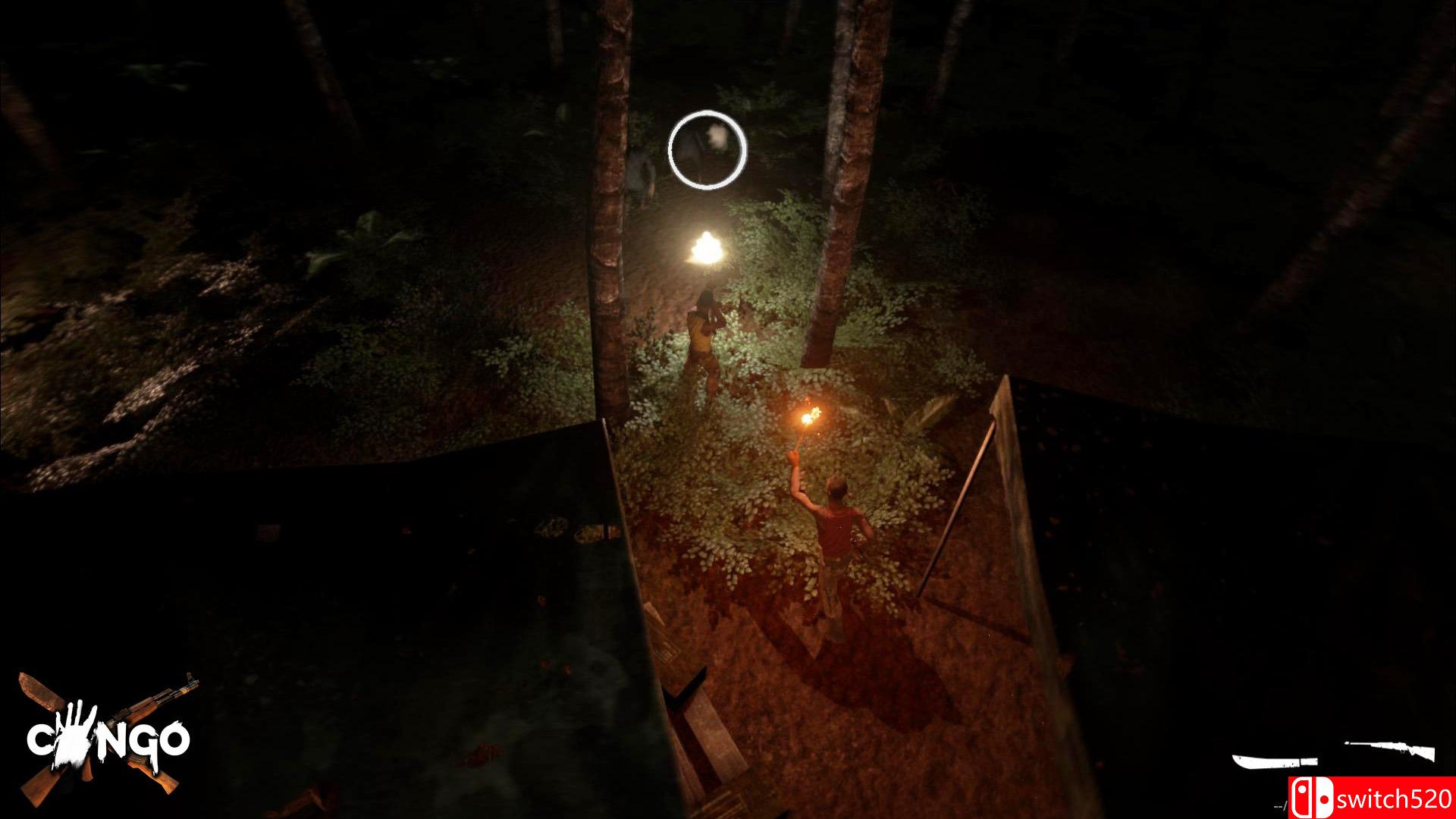
Task: Click the white handprint in the Congo logo
Action: [x=74, y=733]
